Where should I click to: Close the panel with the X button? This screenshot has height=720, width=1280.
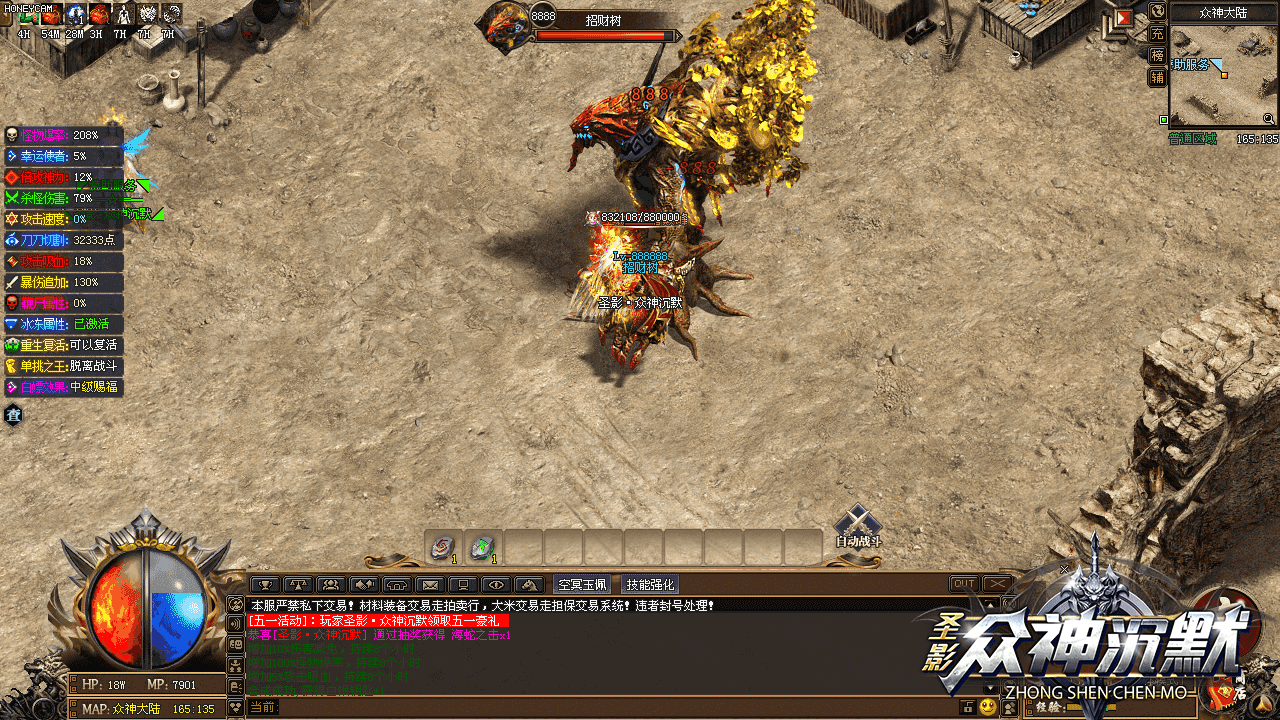(x=997, y=584)
